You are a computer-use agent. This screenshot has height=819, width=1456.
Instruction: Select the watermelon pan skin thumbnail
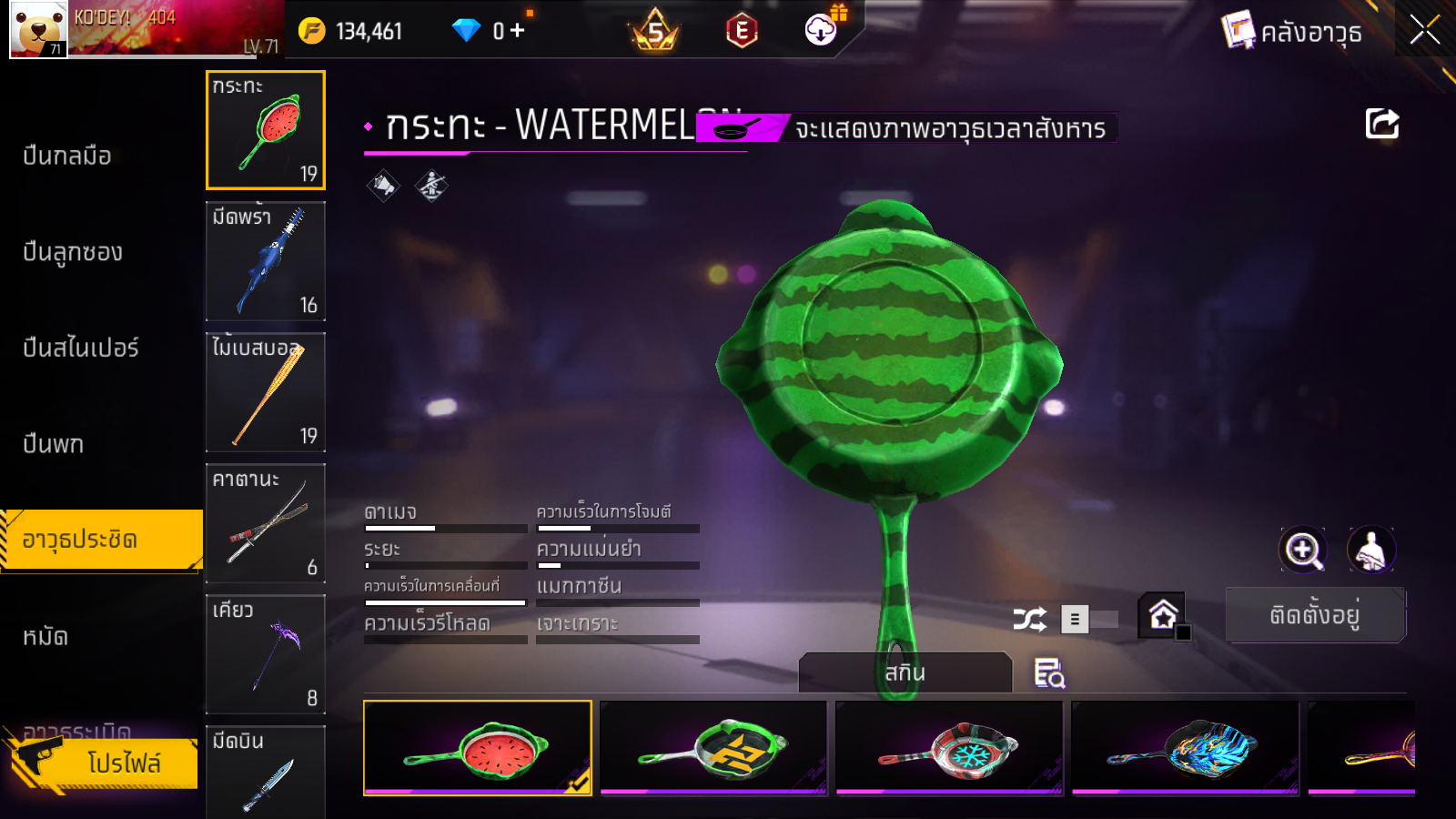pos(478,748)
